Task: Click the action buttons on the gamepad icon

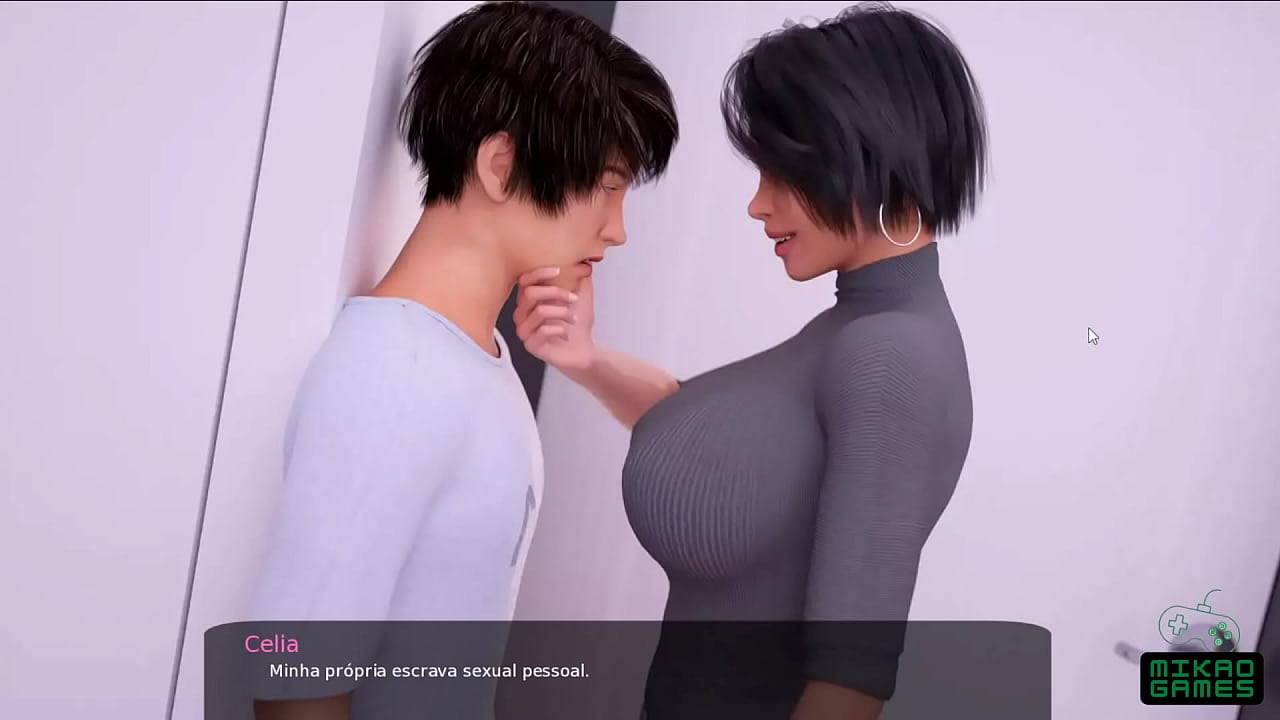Action: [1219, 633]
